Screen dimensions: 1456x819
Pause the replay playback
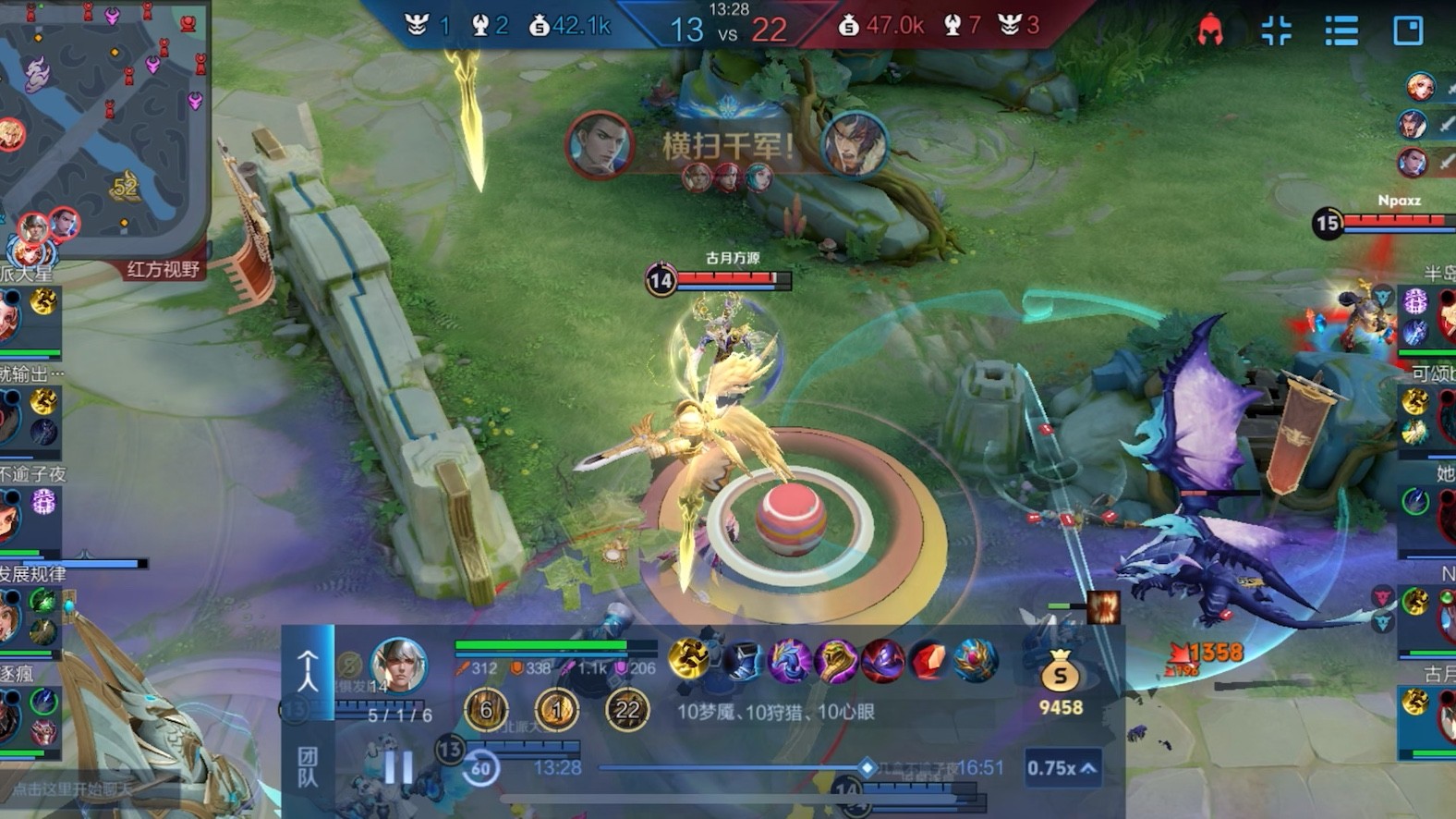398,766
